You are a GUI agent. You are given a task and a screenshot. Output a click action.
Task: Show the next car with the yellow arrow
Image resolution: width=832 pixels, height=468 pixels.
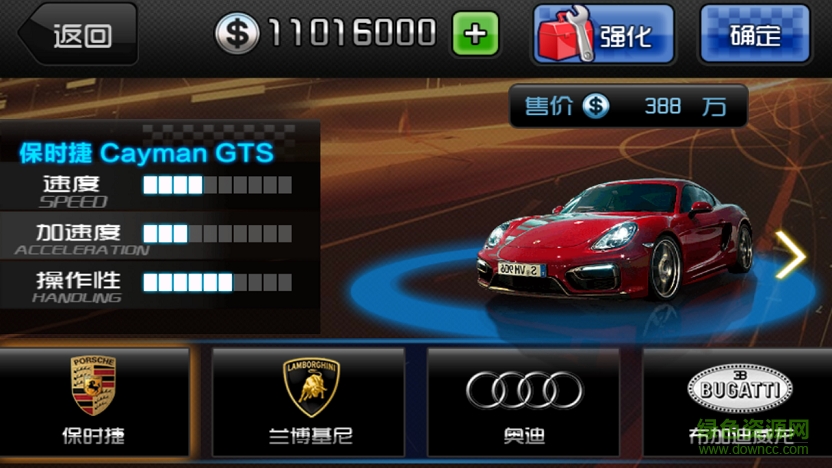point(791,258)
